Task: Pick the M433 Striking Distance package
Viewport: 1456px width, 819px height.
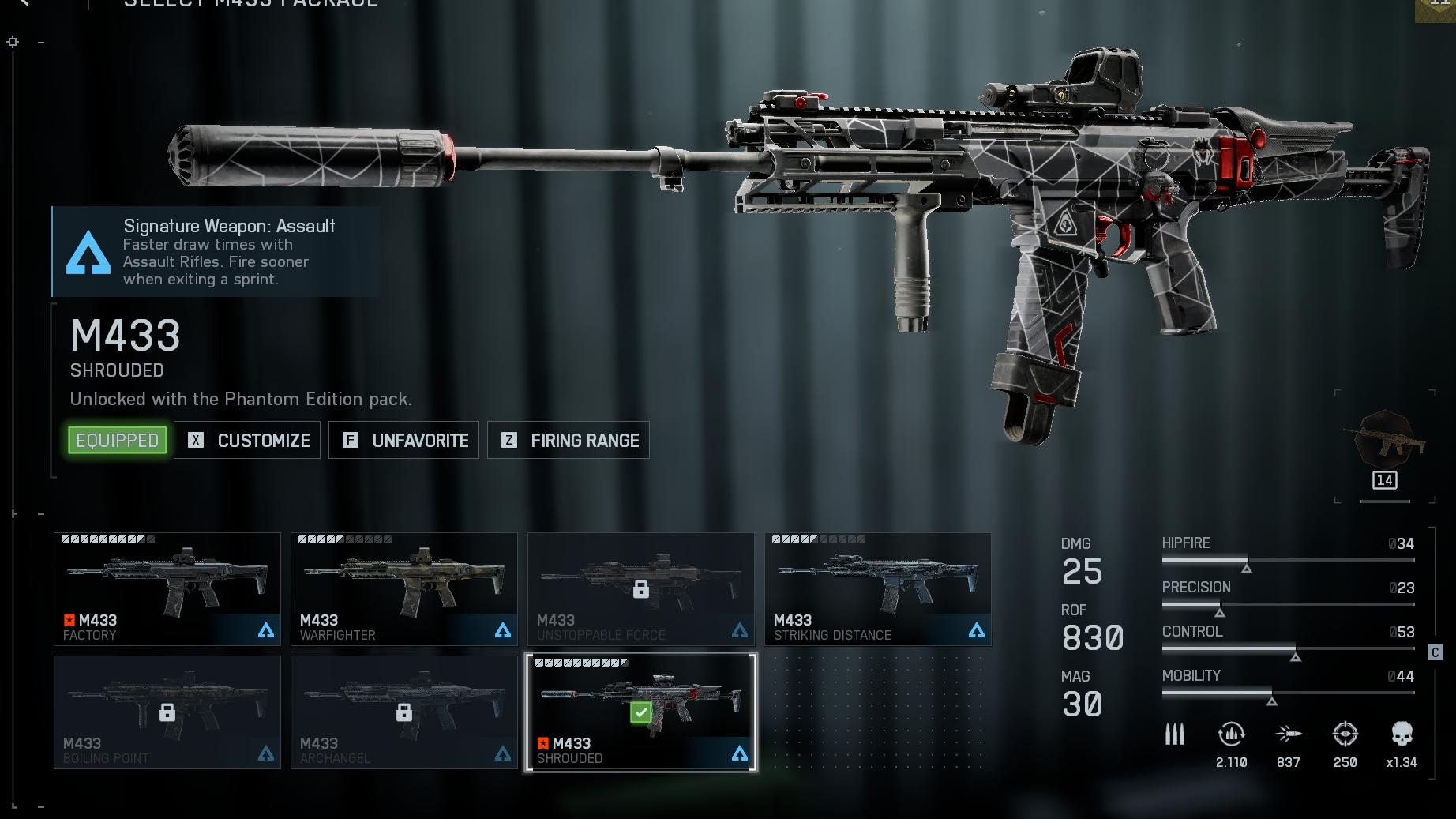Action: tap(878, 589)
